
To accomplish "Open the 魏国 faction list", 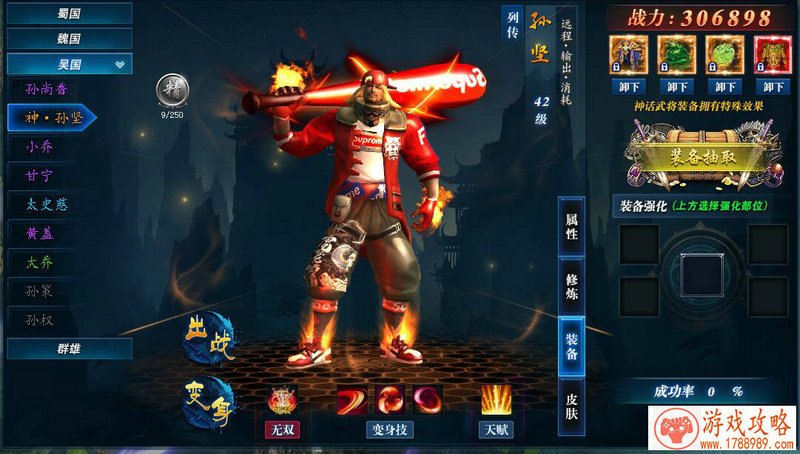I will click(x=68, y=38).
